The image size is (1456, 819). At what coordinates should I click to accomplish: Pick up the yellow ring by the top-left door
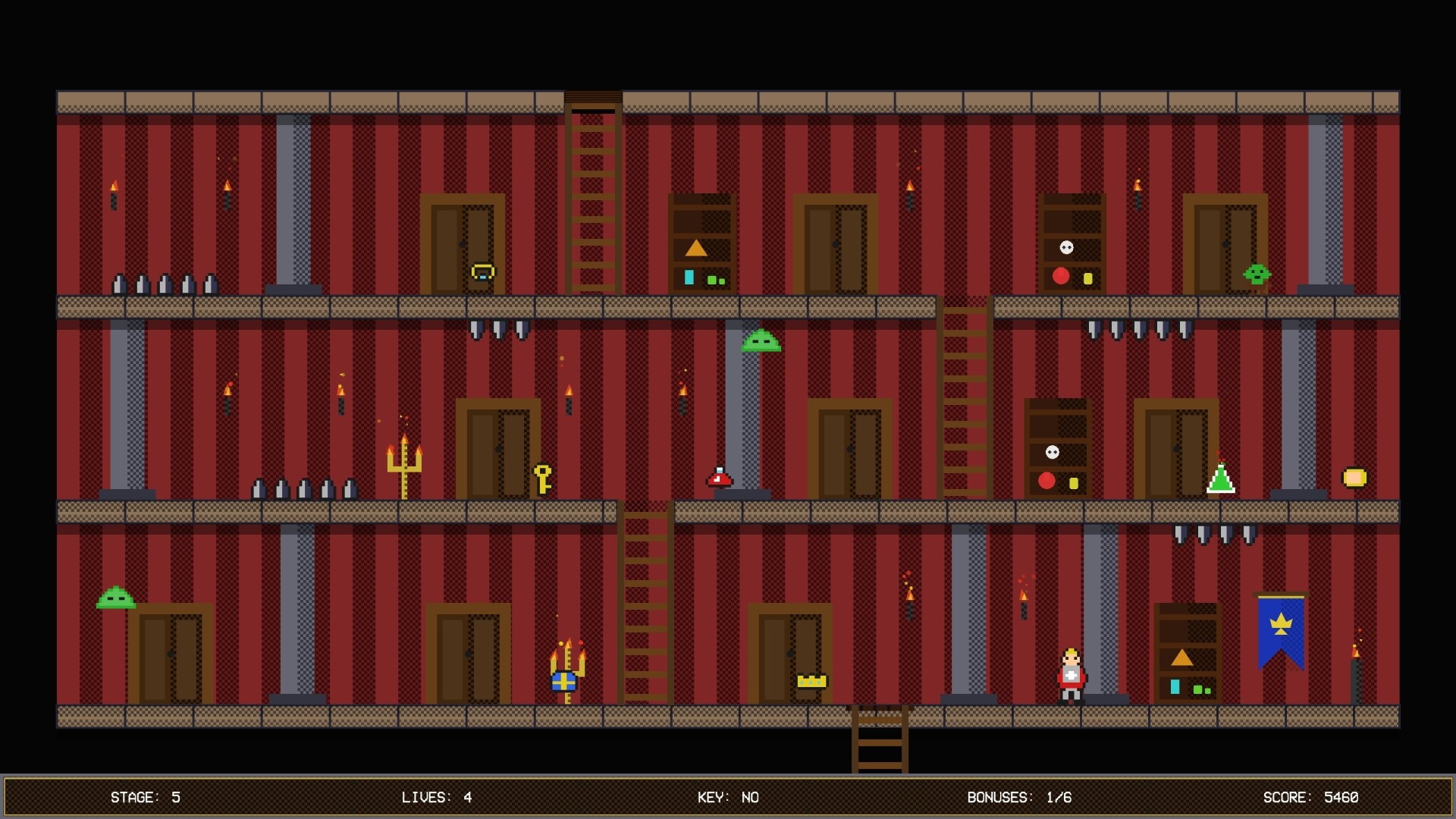pos(483,271)
